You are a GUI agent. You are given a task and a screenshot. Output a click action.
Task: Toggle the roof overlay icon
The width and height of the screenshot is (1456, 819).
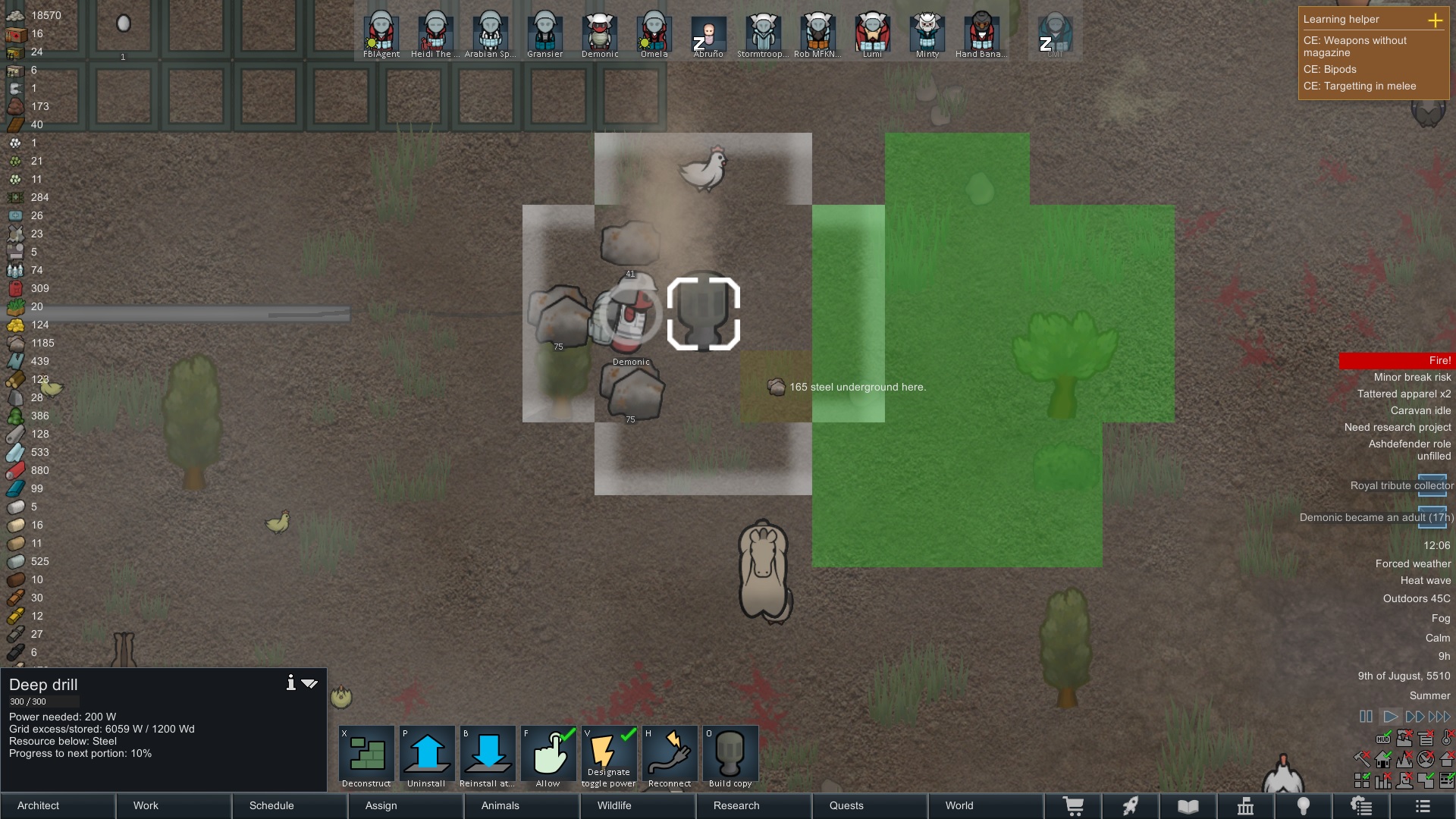1447,759
